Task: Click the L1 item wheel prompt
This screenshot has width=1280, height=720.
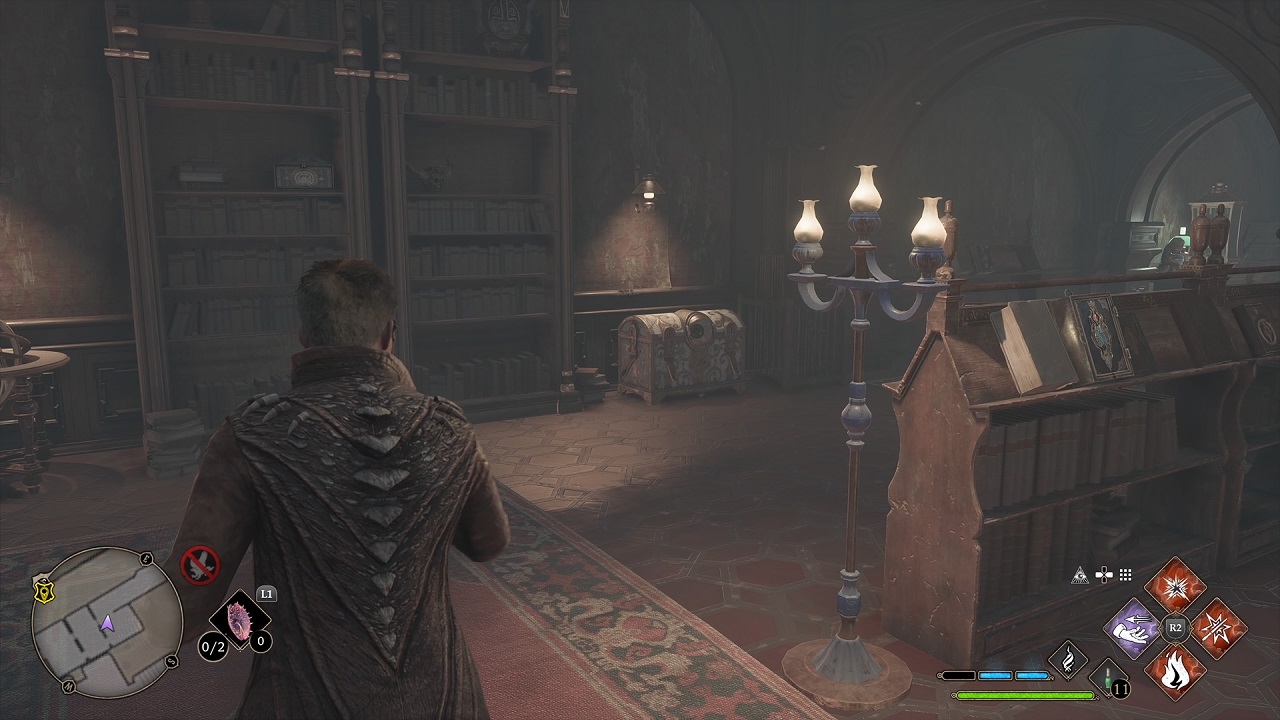Action: [267, 594]
